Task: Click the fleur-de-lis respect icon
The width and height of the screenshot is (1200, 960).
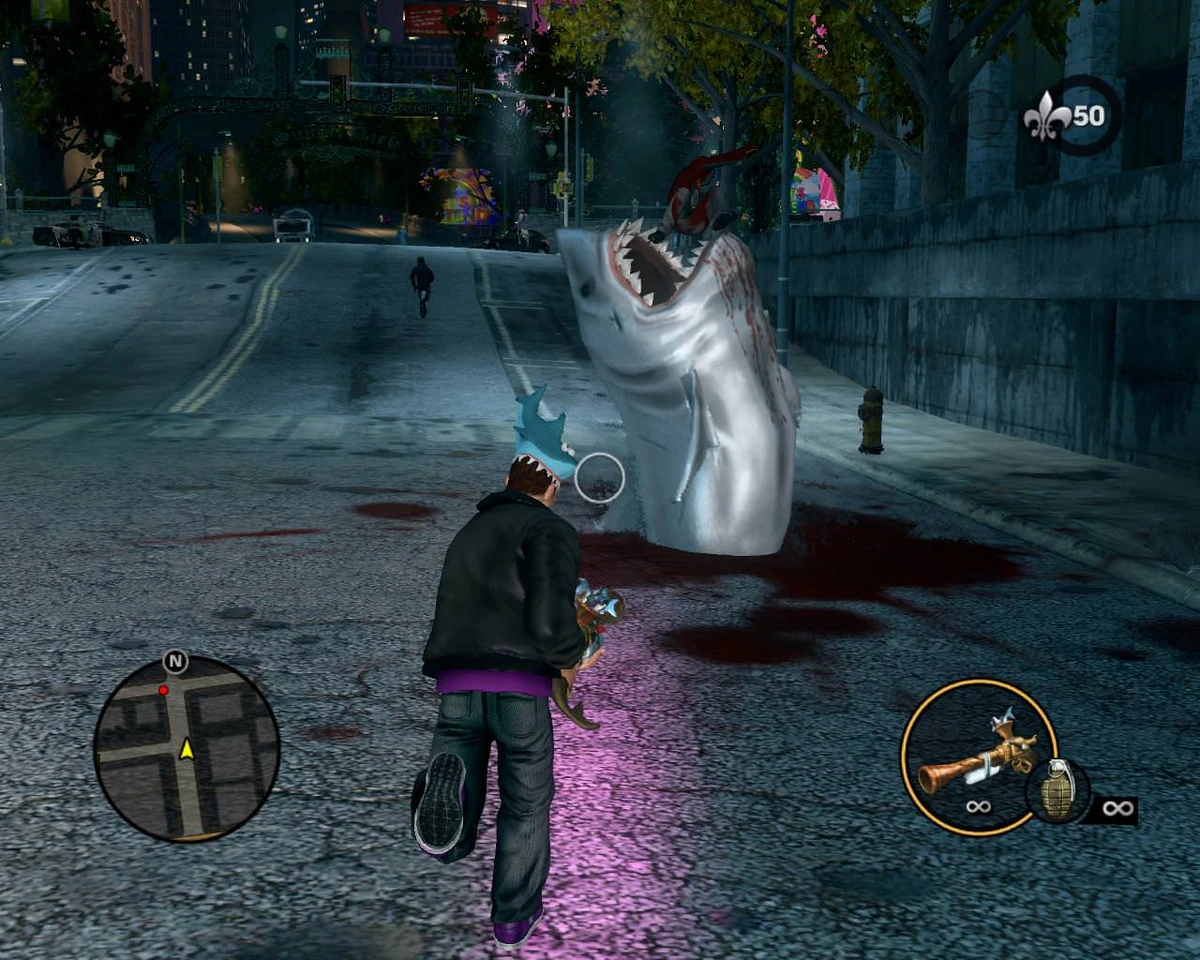Action: (x=1046, y=117)
